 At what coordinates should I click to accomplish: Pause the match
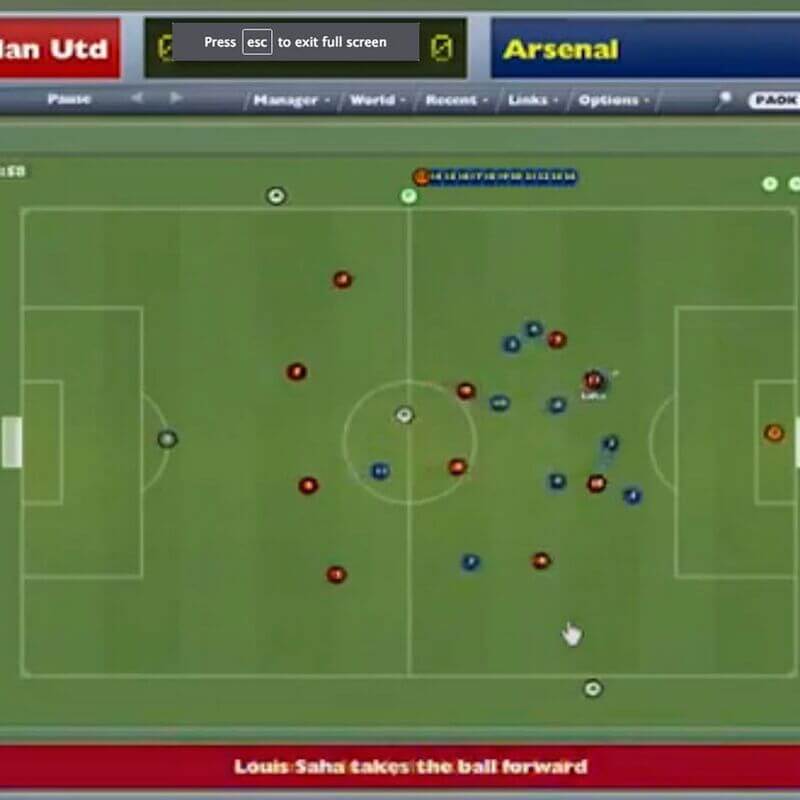point(68,99)
